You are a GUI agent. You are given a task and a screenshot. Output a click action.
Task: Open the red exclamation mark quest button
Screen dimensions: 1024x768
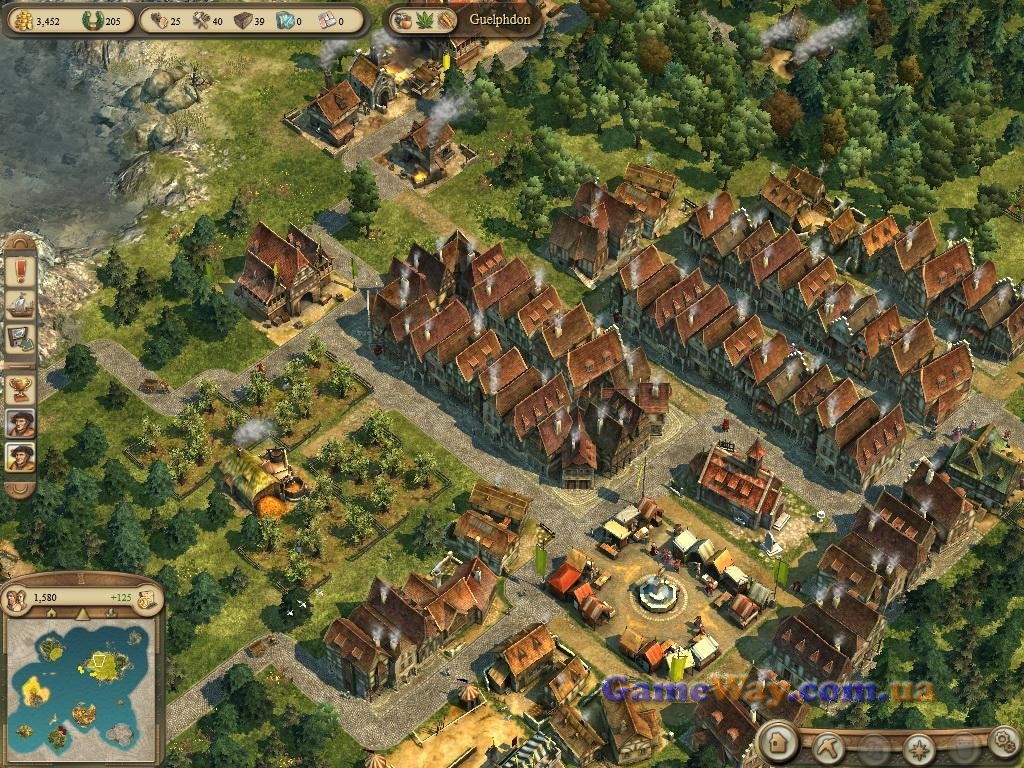[x=20, y=270]
